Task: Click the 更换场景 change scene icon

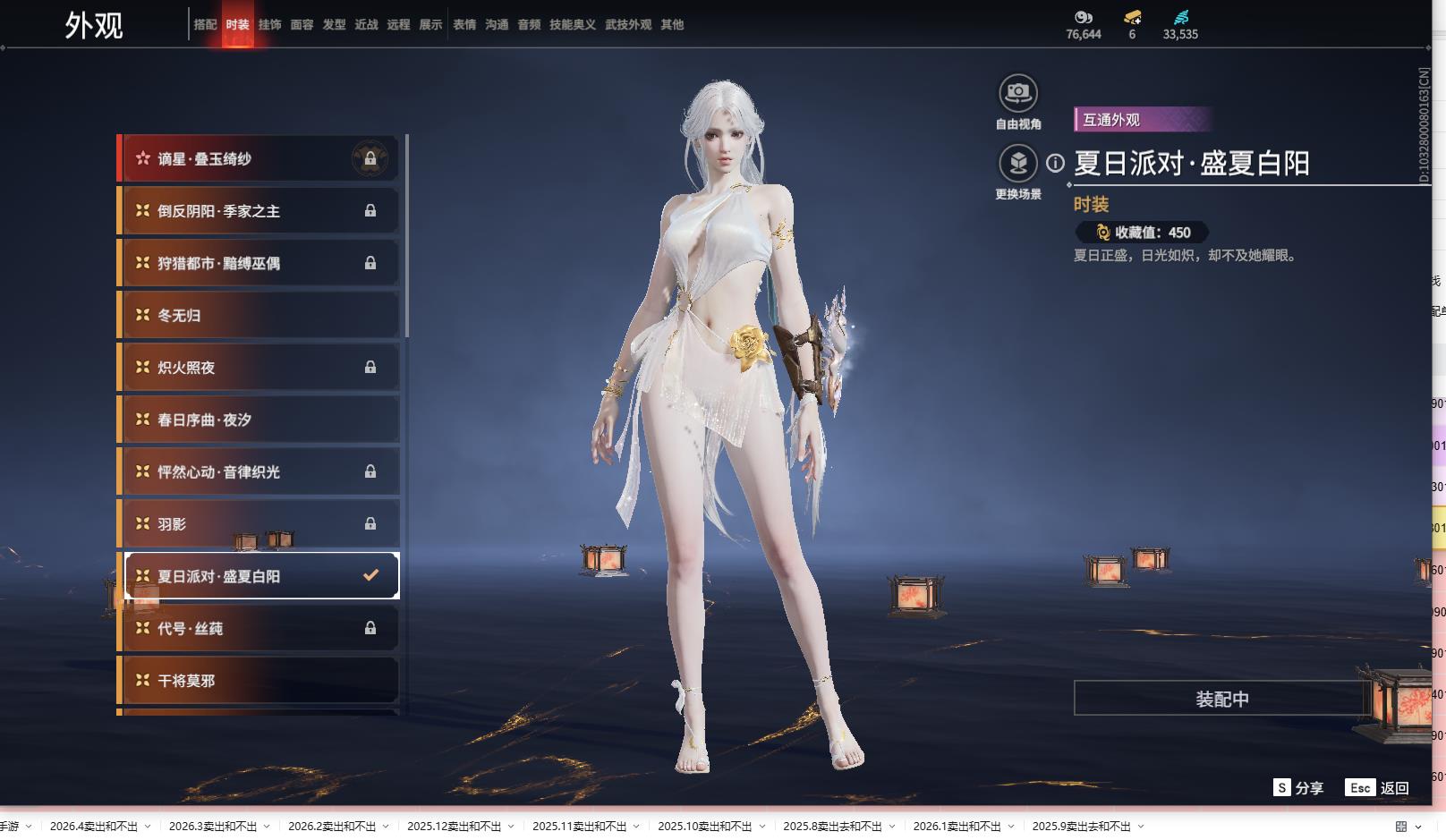Action: pos(1018,164)
